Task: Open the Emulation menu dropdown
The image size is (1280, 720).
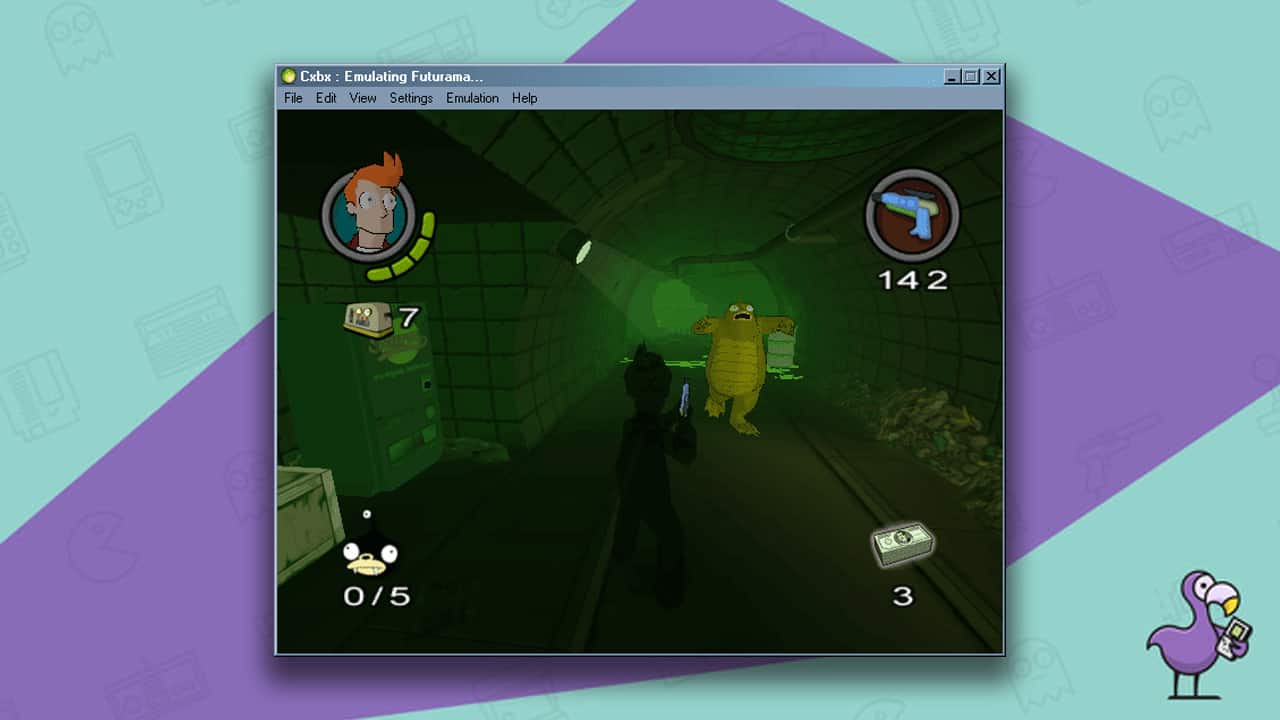Action: coord(472,98)
